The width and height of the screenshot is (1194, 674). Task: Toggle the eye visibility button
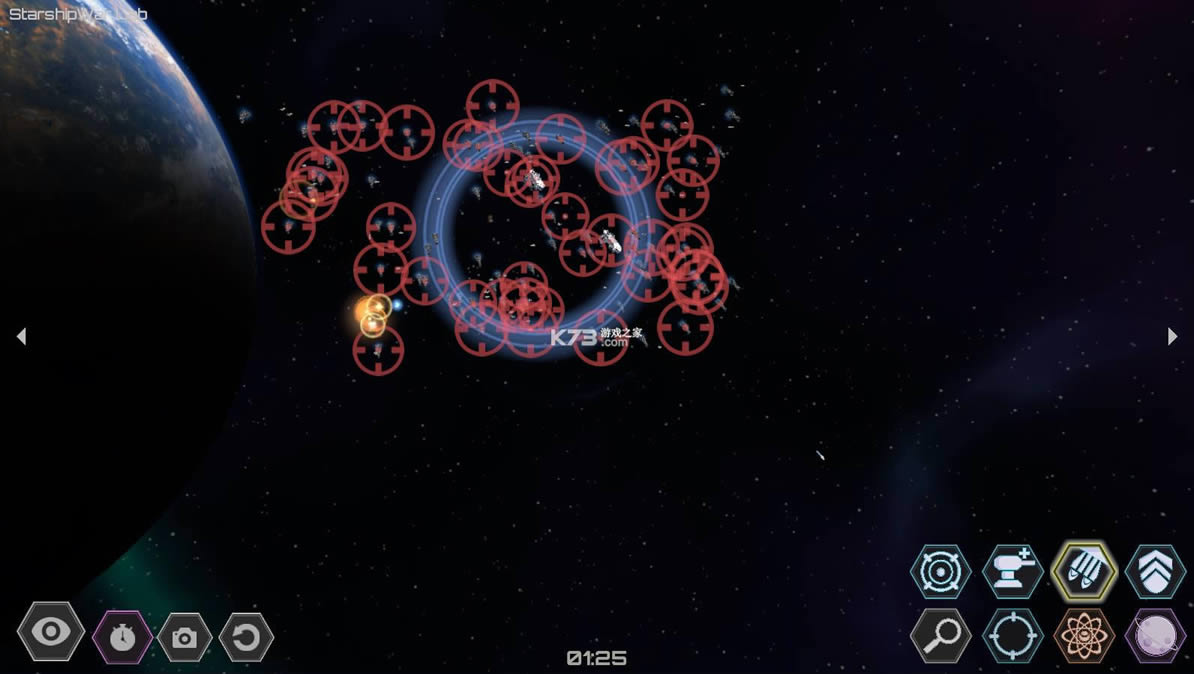coord(51,632)
